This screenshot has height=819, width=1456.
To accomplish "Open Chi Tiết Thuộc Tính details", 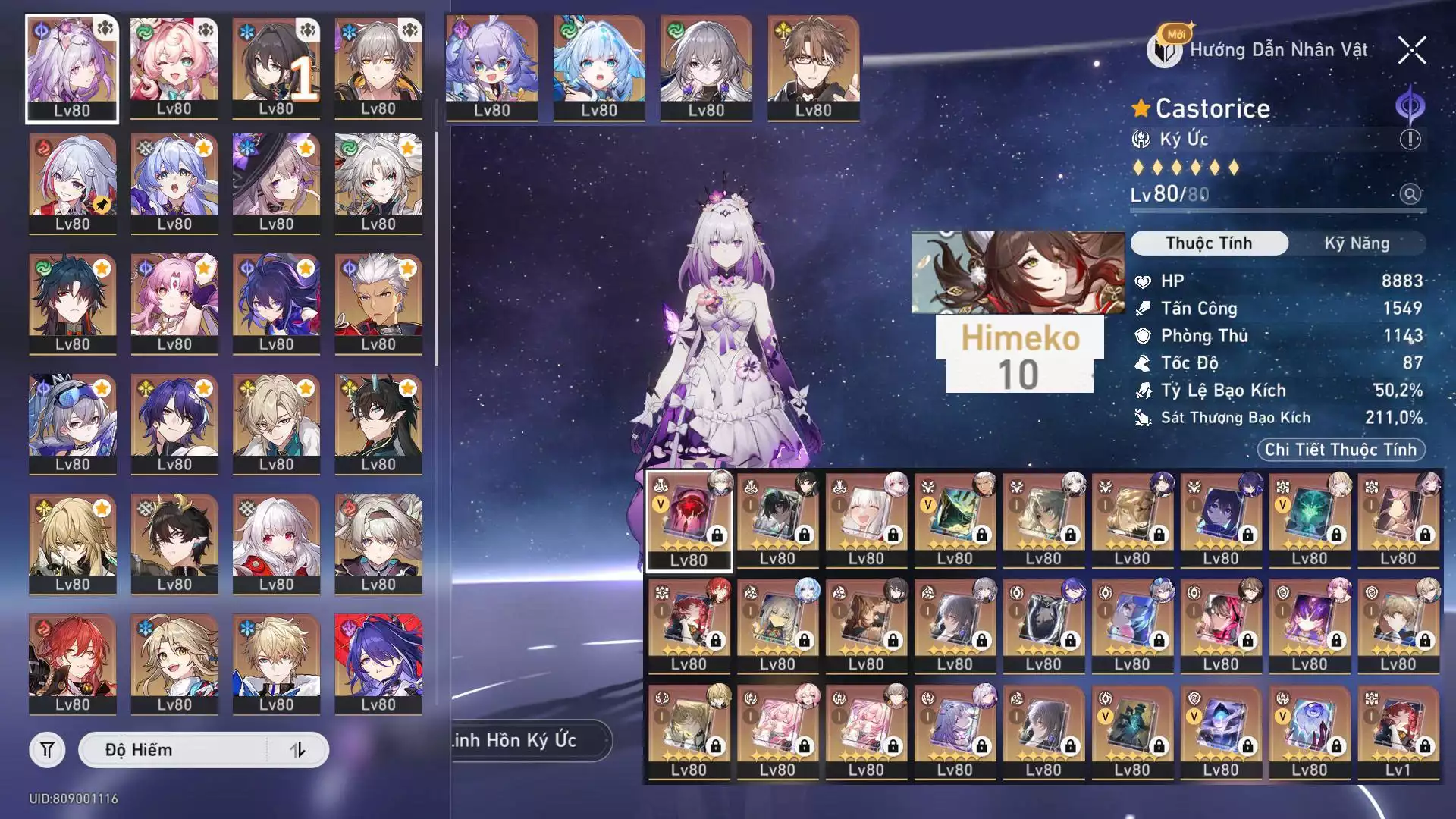I will click(x=1340, y=450).
